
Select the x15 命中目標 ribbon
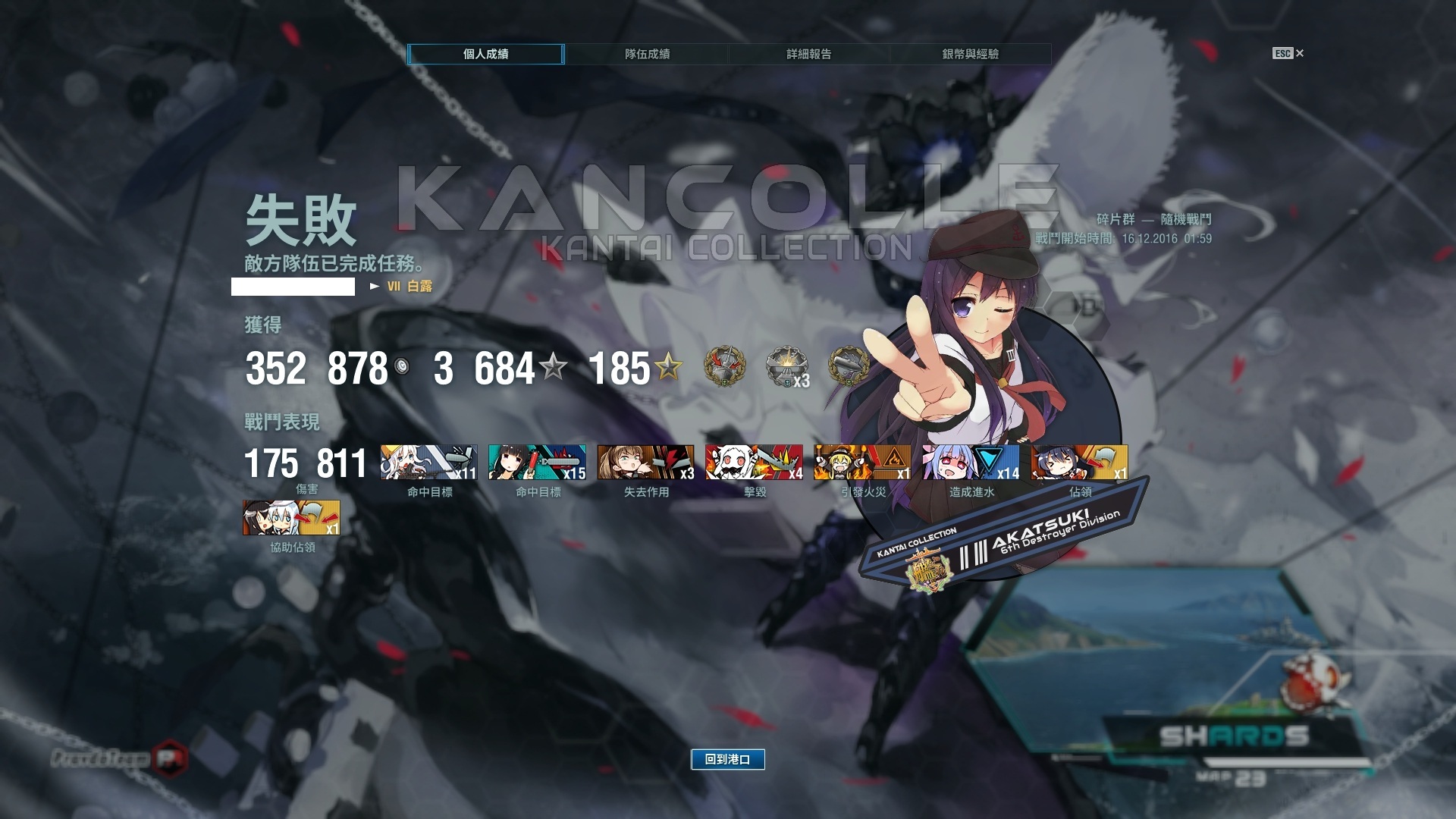[x=537, y=463]
